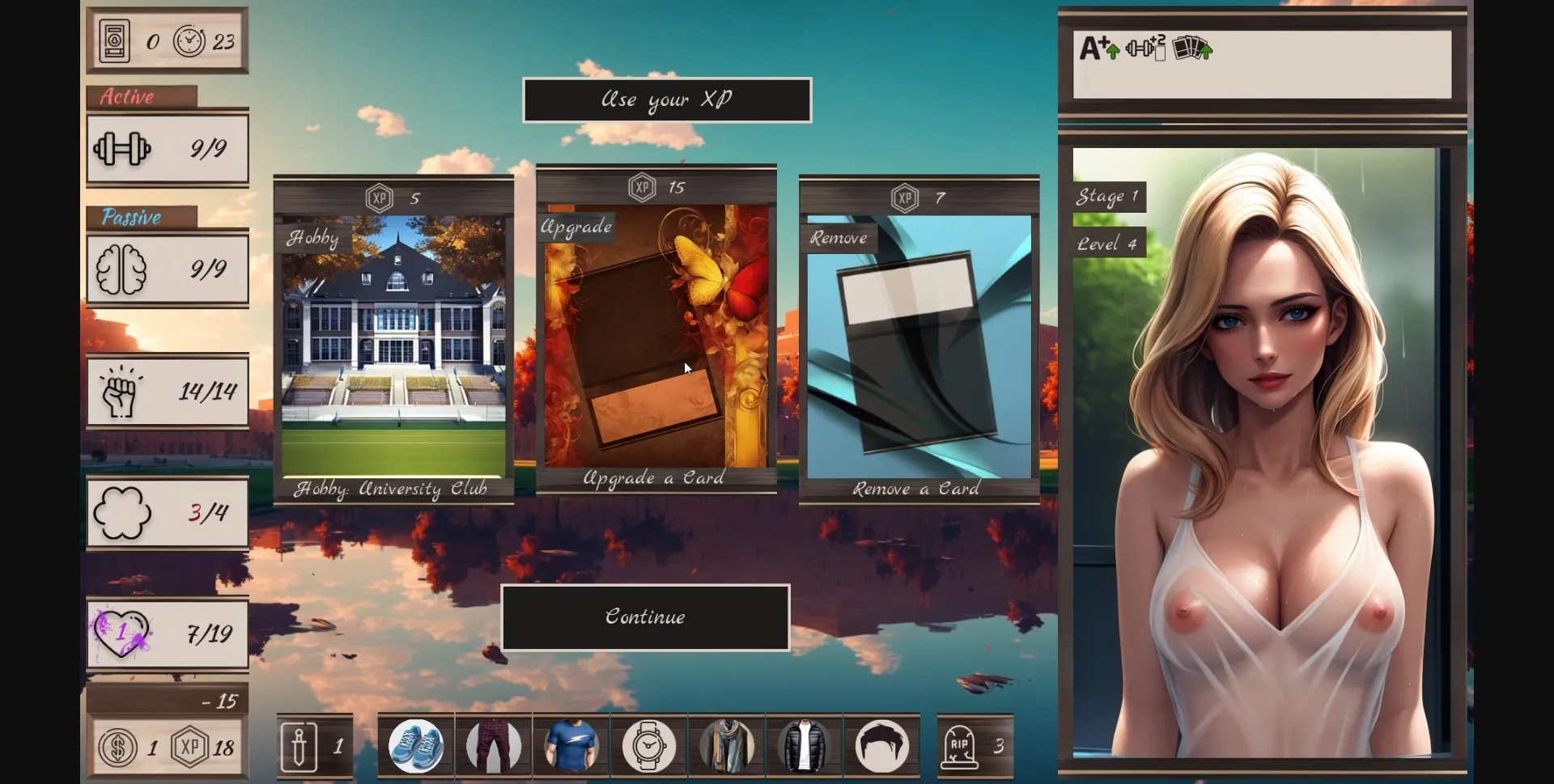The image size is (1554, 784).
Task: Open the wristwatch accessory icon
Action: click(648, 745)
